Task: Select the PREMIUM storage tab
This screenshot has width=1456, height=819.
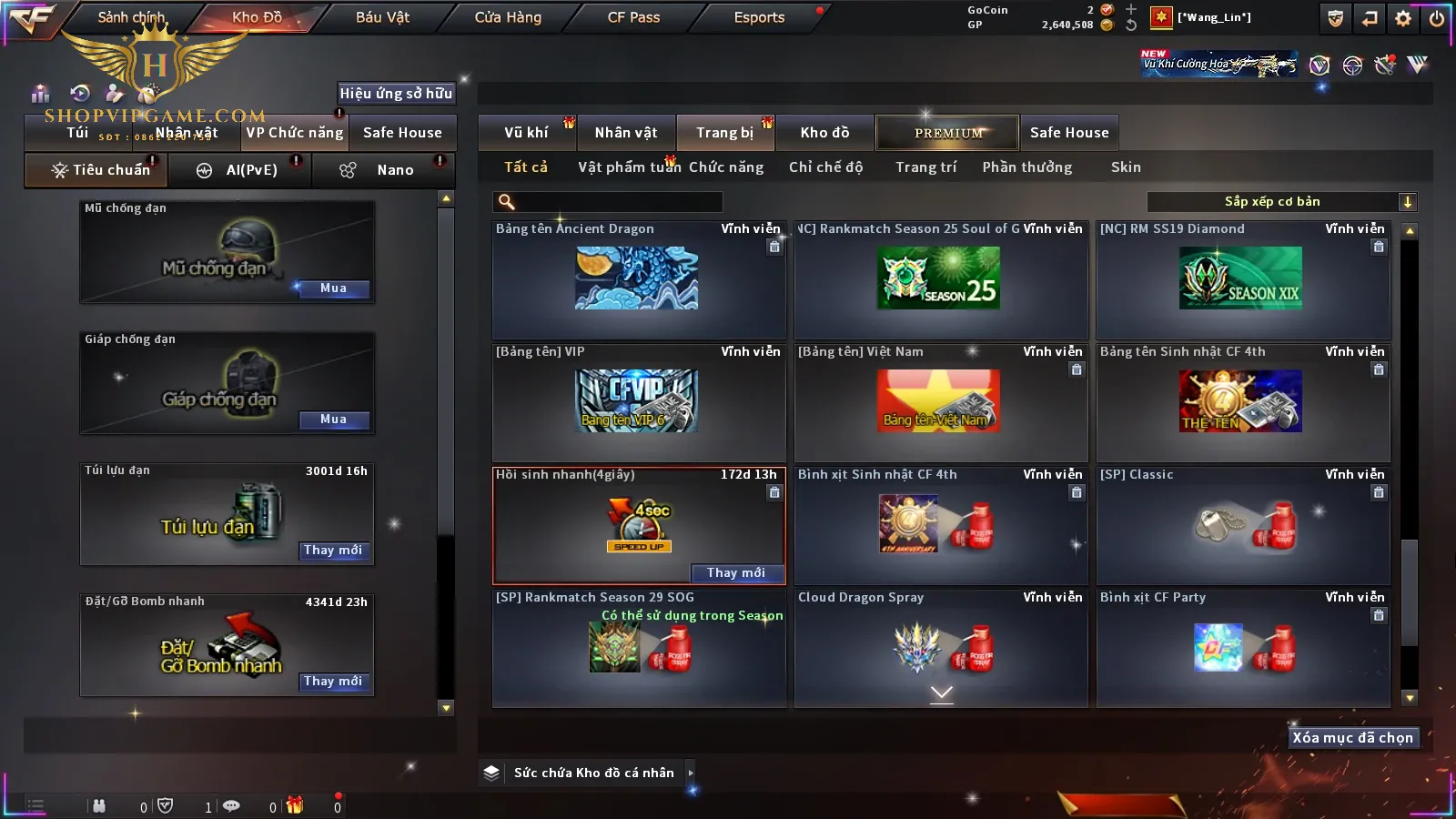Action: coord(947,133)
